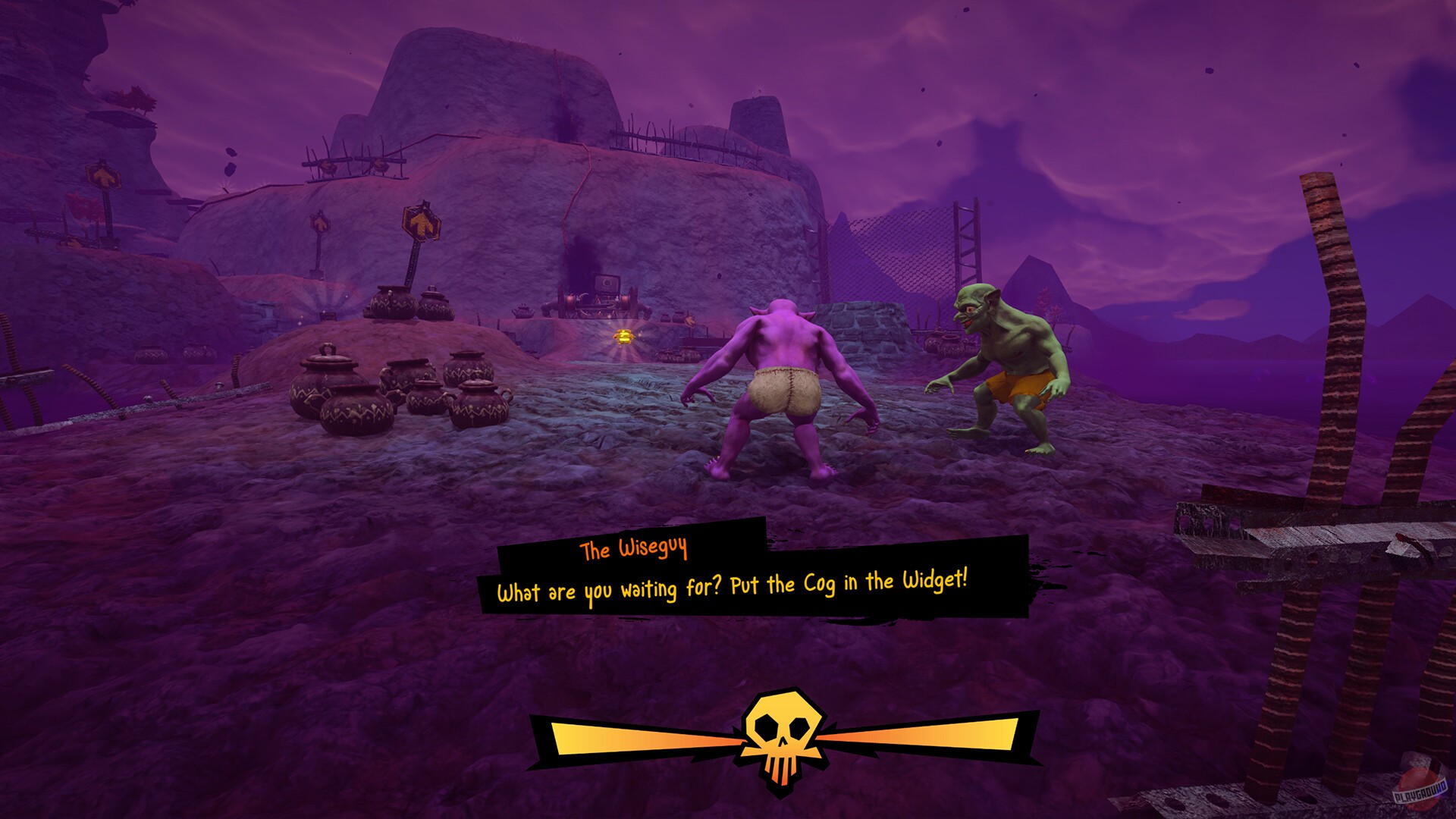Click the smaller arrow sign on the left path

pyautogui.click(x=319, y=224)
